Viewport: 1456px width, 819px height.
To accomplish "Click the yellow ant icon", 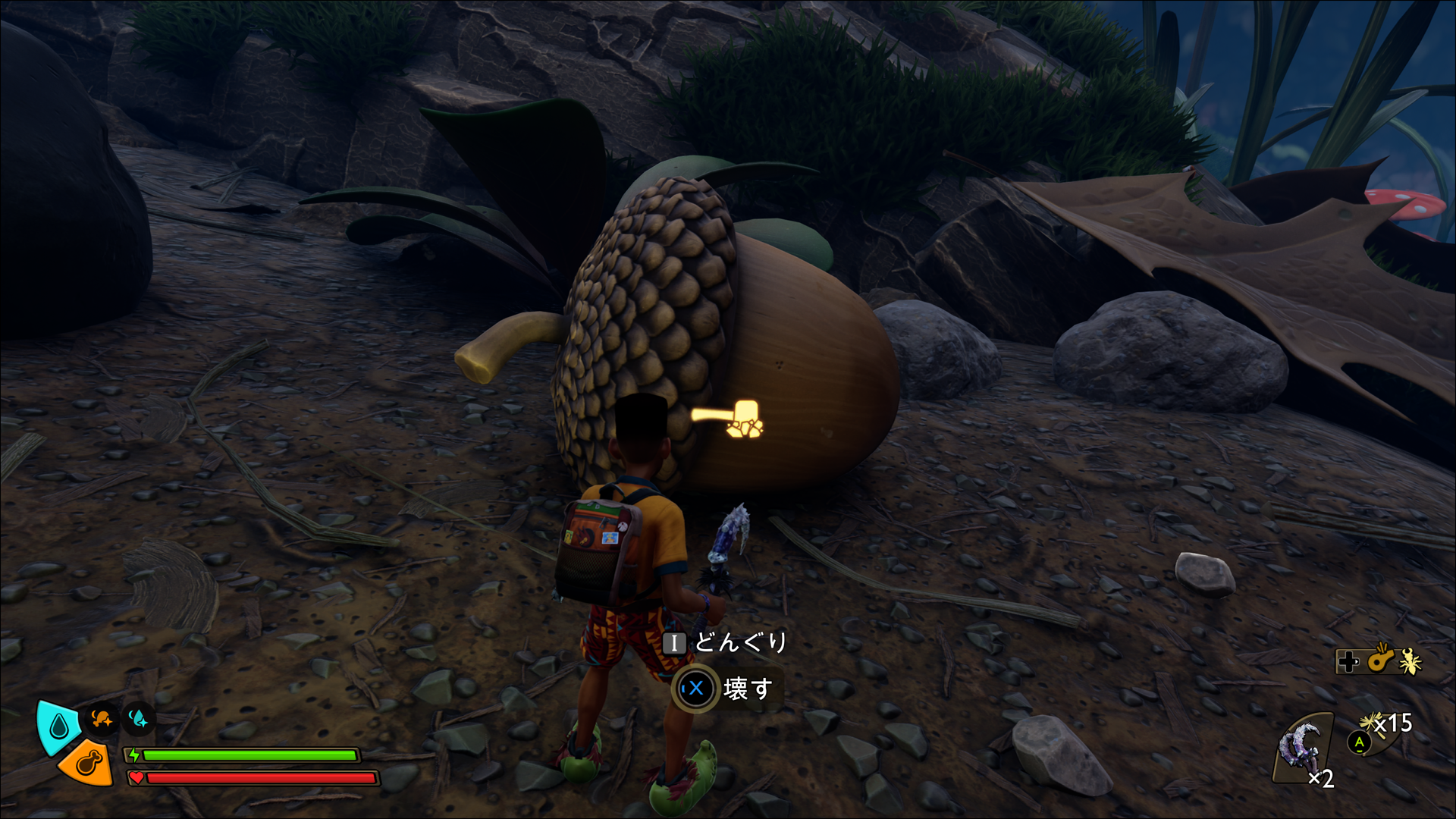I will click(x=1410, y=661).
